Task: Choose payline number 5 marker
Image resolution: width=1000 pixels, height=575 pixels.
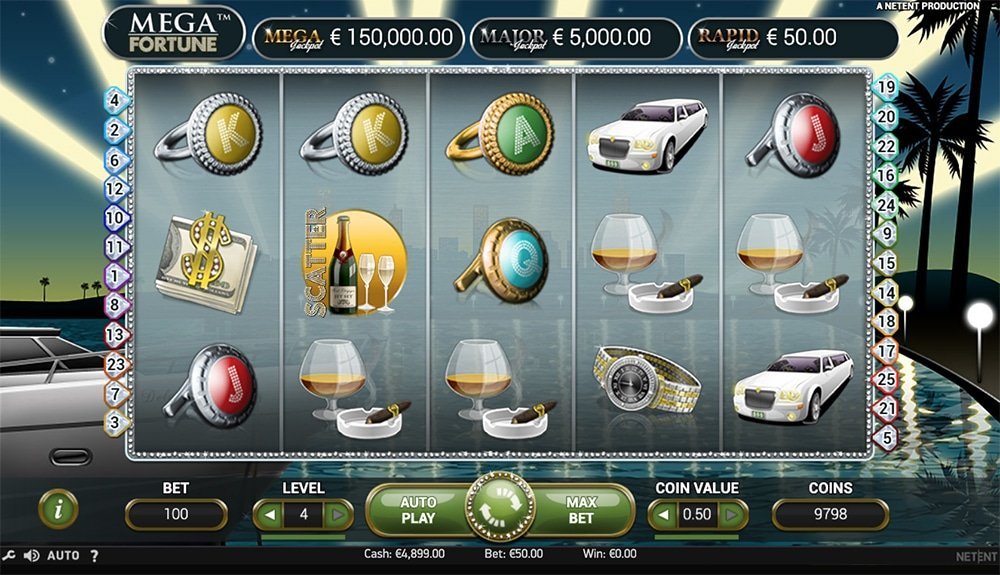Action: (885, 437)
